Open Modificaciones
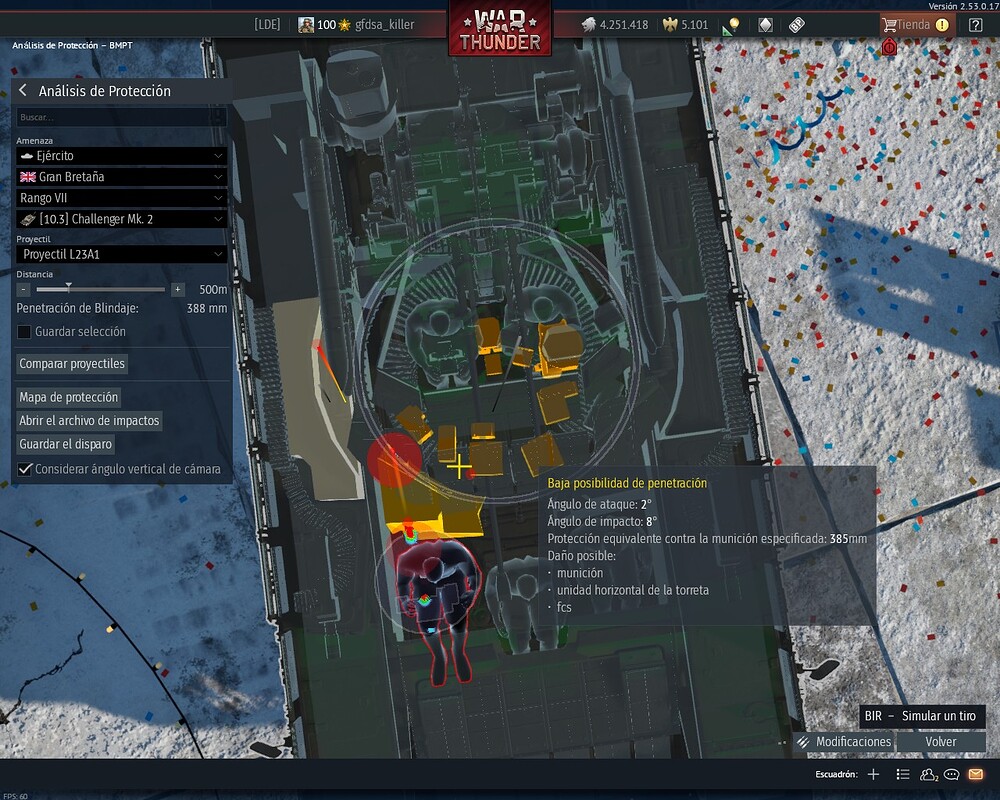The height and width of the screenshot is (800, 1000). pyautogui.click(x=844, y=742)
